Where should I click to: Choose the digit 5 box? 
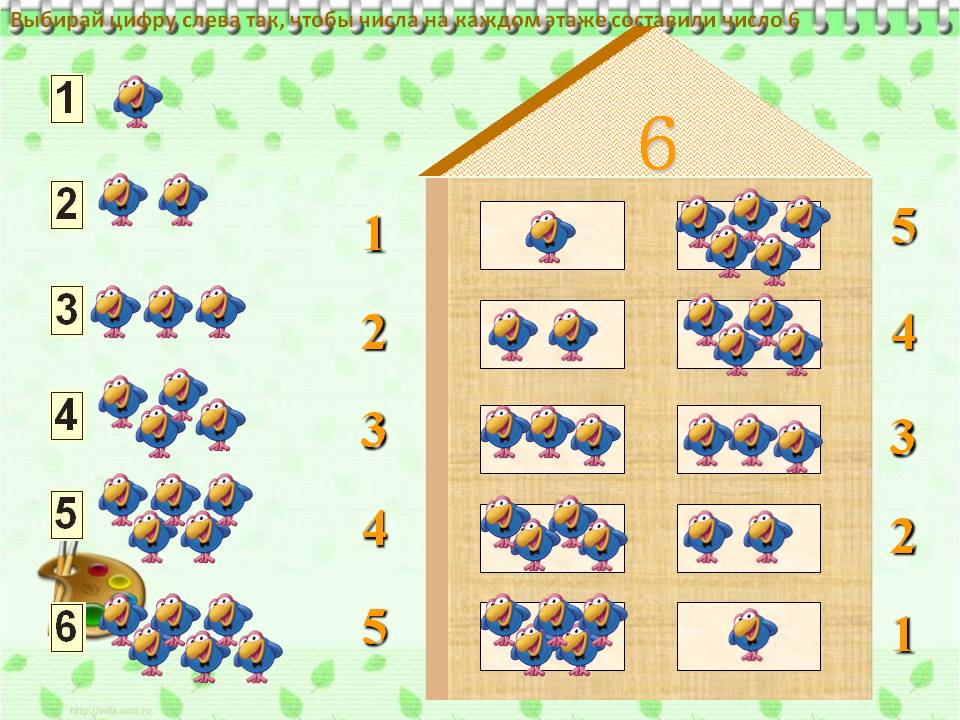click(x=66, y=514)
